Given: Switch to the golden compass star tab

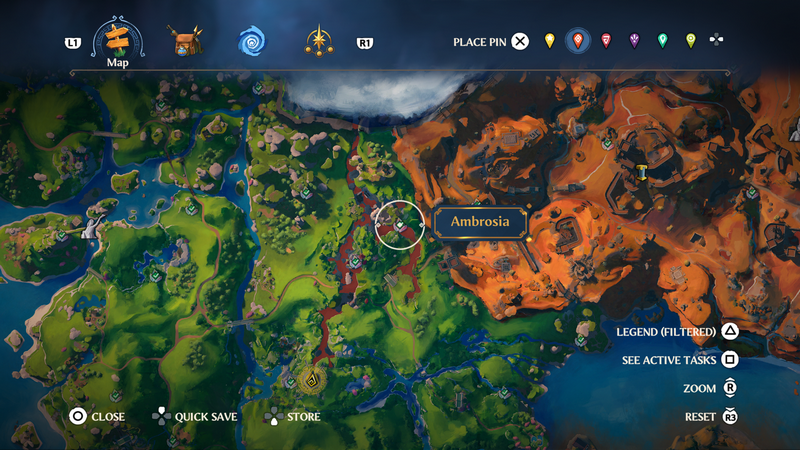Looking at the screenshot, I should [319, 42].
